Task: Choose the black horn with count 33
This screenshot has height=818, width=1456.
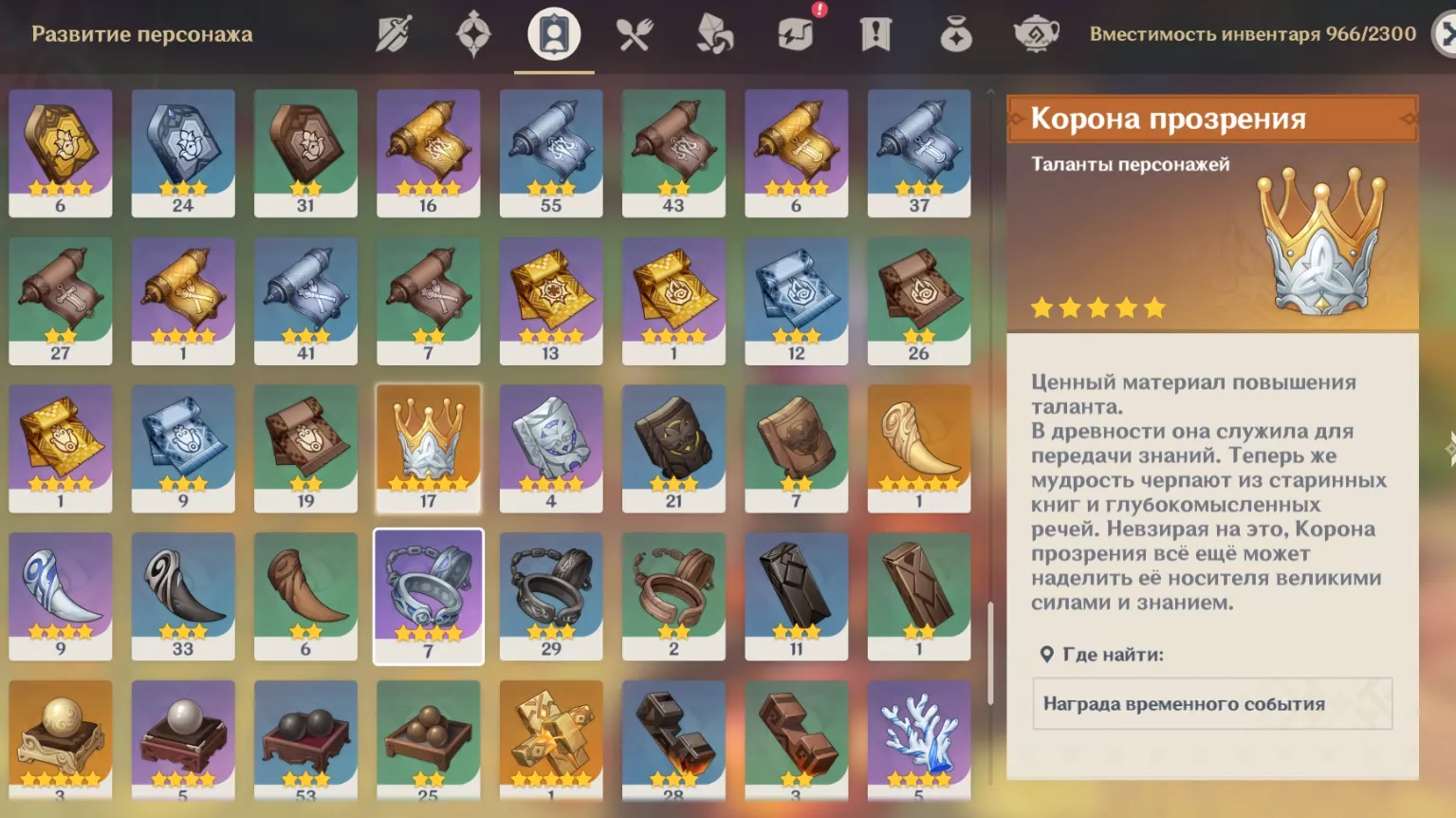Action: (183, 596)
